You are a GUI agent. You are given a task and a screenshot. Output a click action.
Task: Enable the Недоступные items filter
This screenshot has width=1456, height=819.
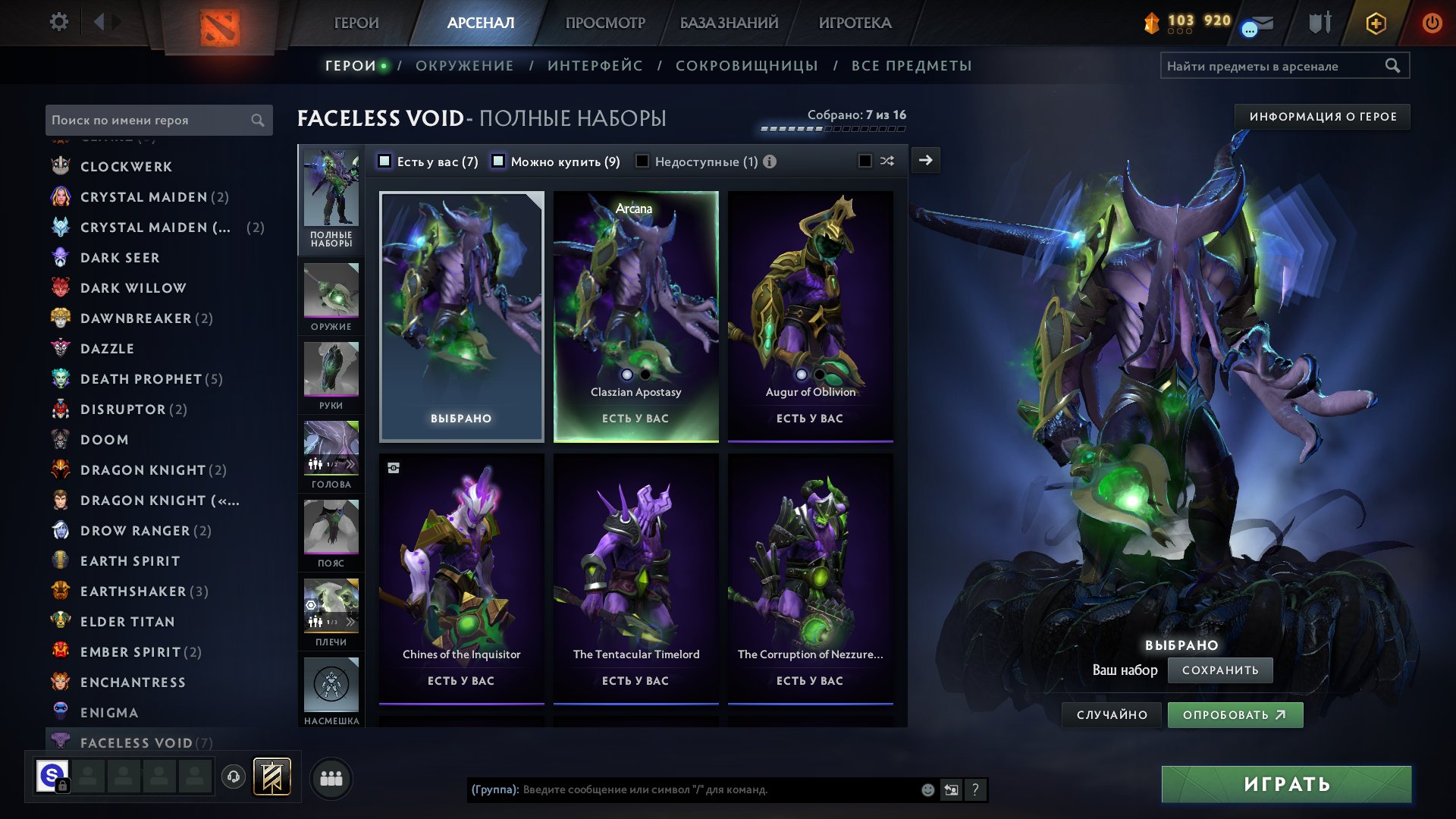click(x=642, y=161)
